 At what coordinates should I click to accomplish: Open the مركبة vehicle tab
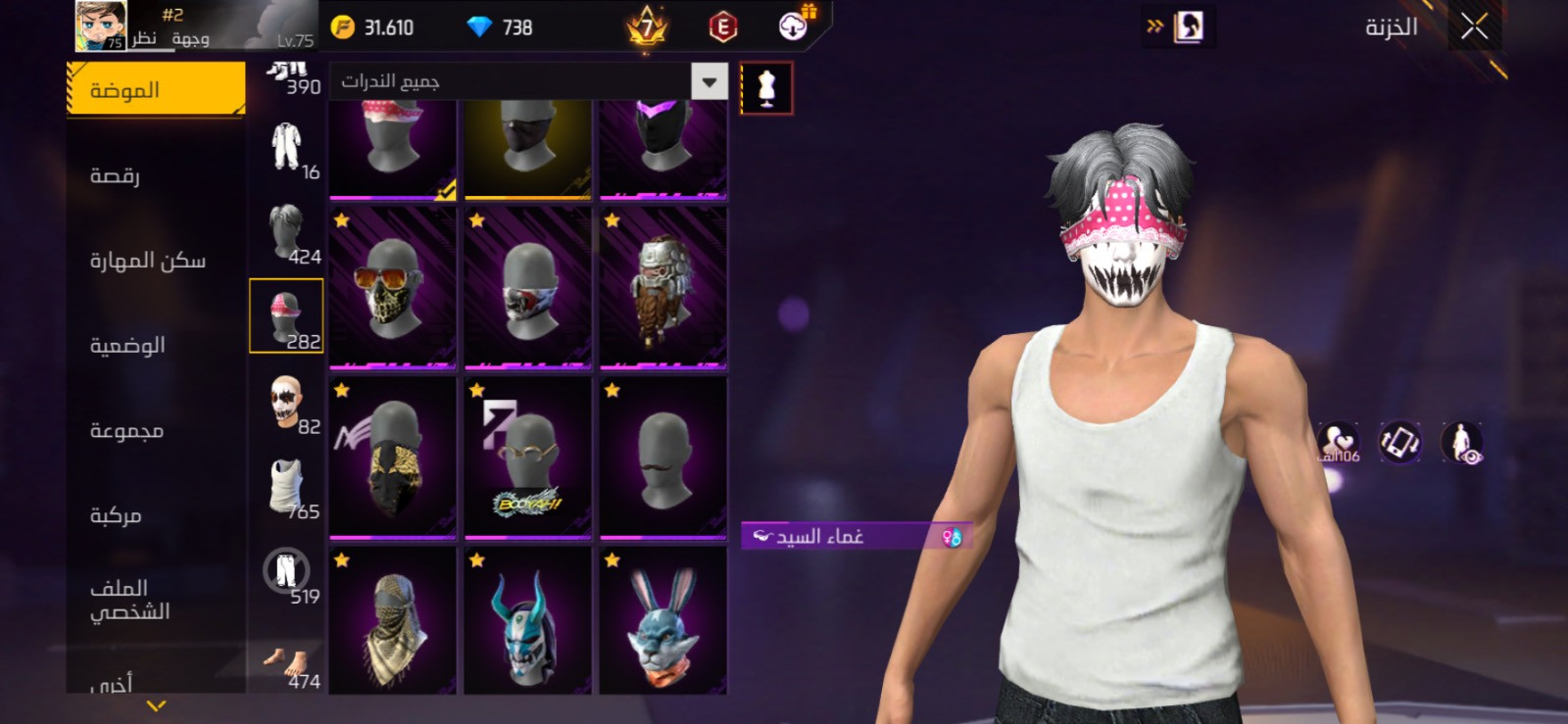(x=116, y=515)
